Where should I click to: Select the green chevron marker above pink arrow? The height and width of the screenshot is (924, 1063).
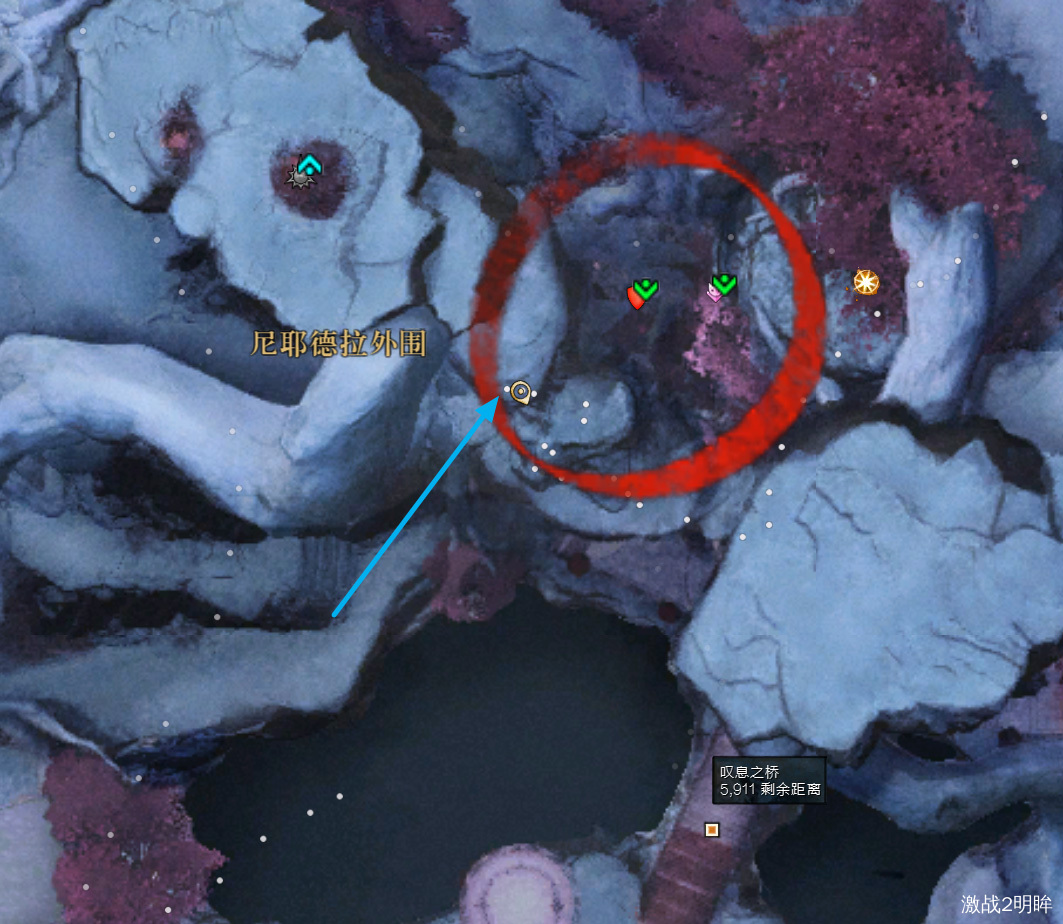pos(724,284)
